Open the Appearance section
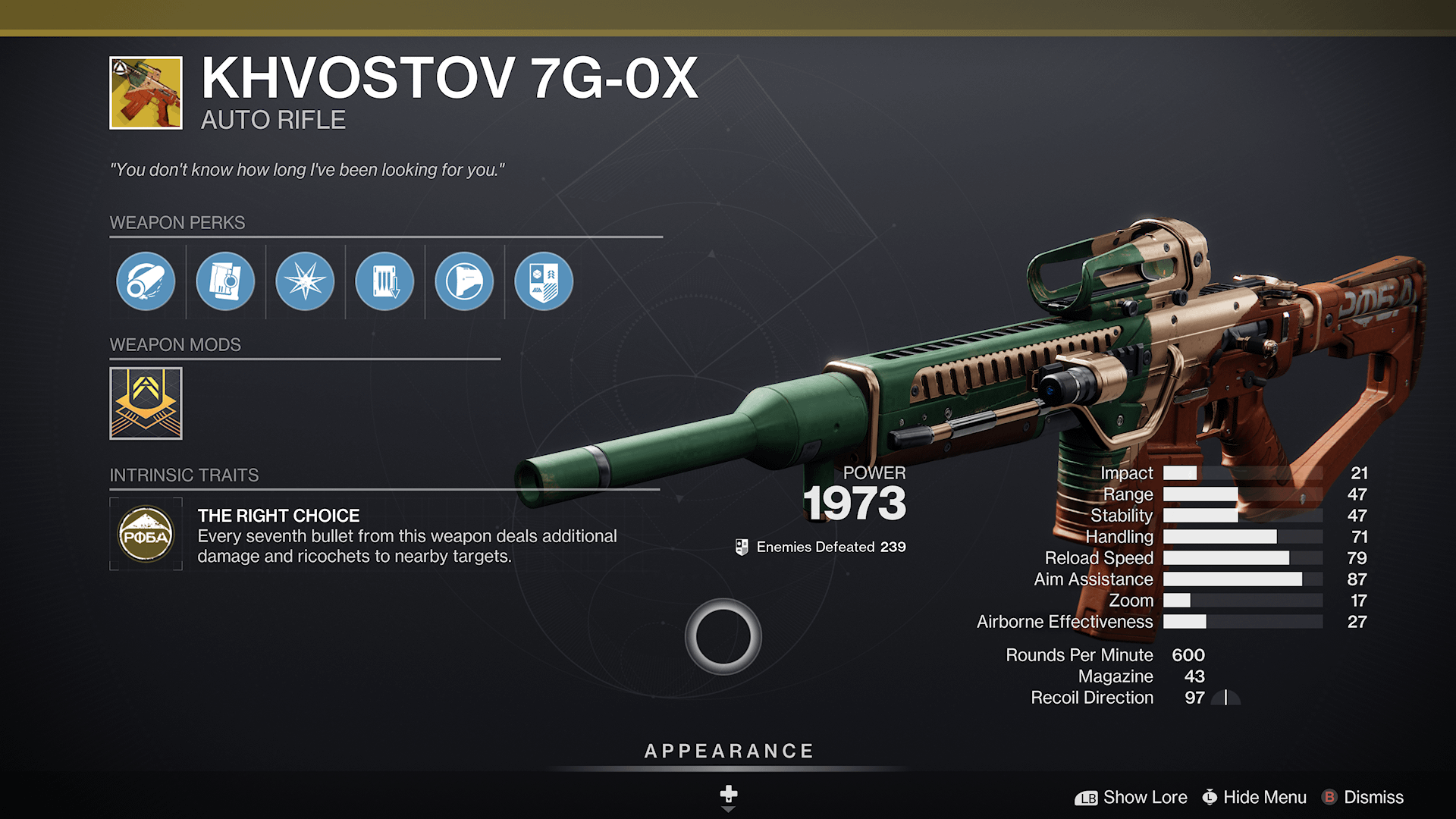1456x819 pixels. 728,751
